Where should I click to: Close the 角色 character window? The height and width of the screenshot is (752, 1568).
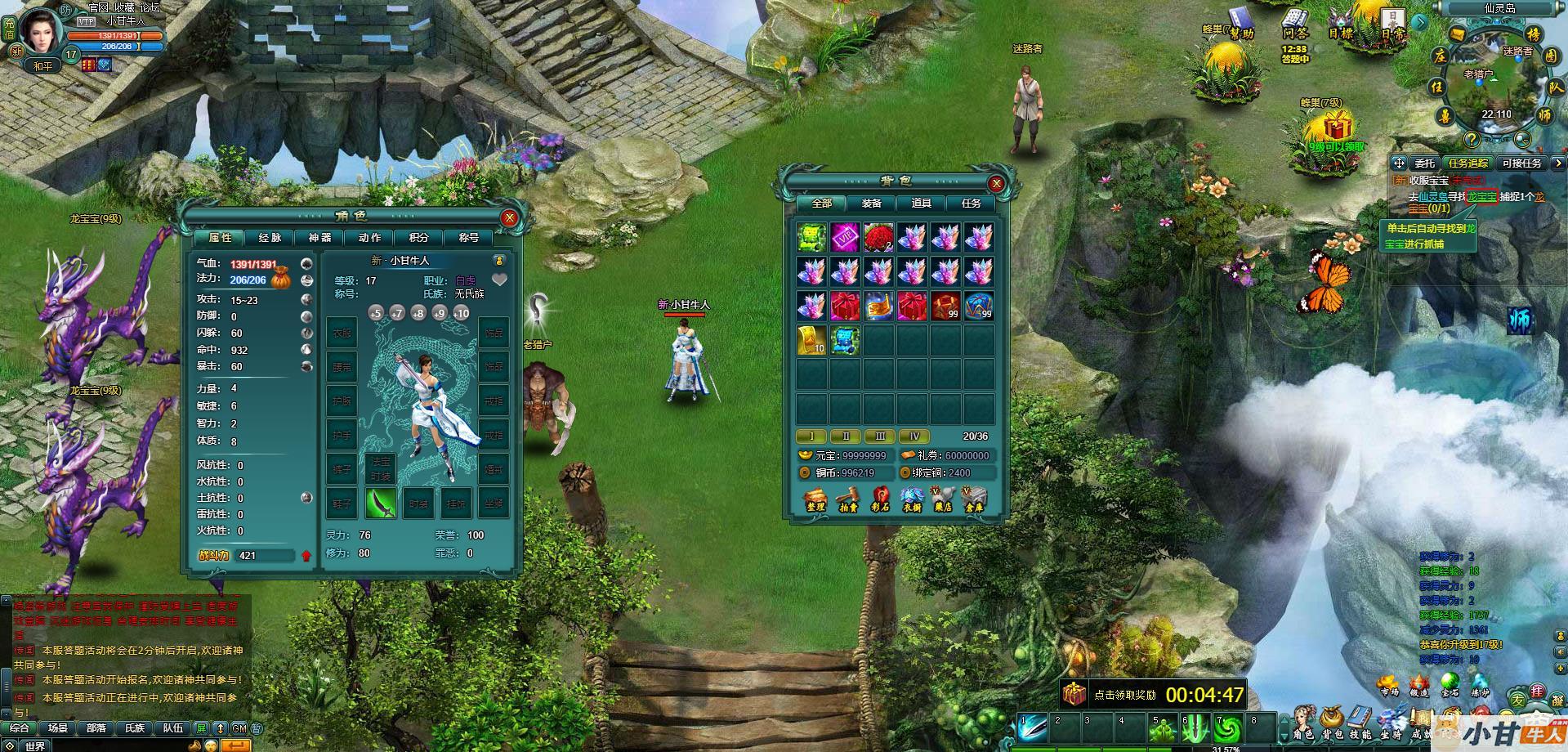pyautogui.click(x=509, y=217)
